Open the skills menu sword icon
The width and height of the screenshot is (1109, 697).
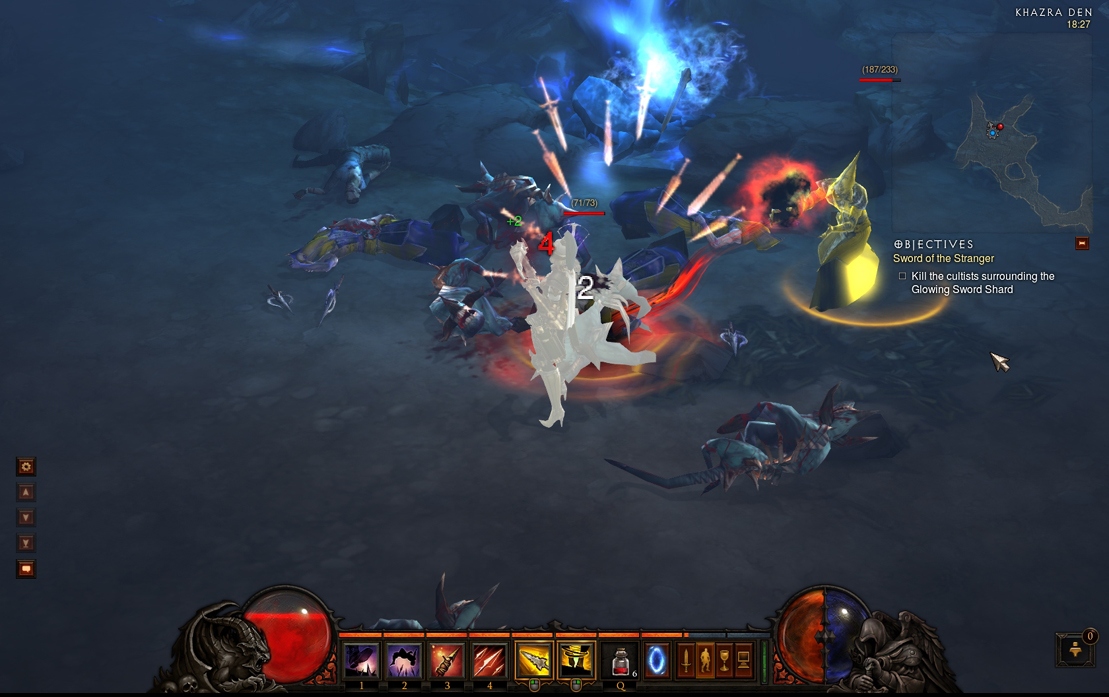[x=686, y=661]
